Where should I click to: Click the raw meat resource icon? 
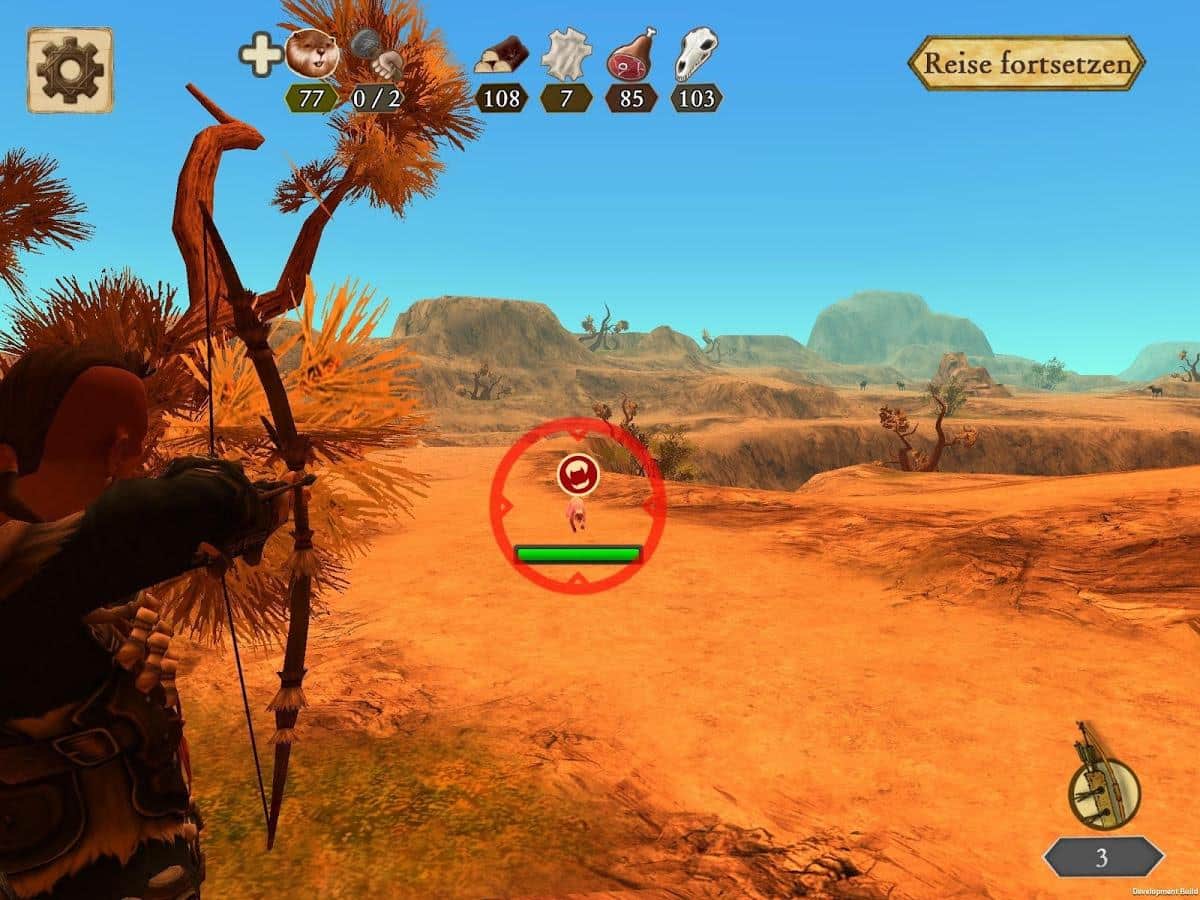point(631,54)
